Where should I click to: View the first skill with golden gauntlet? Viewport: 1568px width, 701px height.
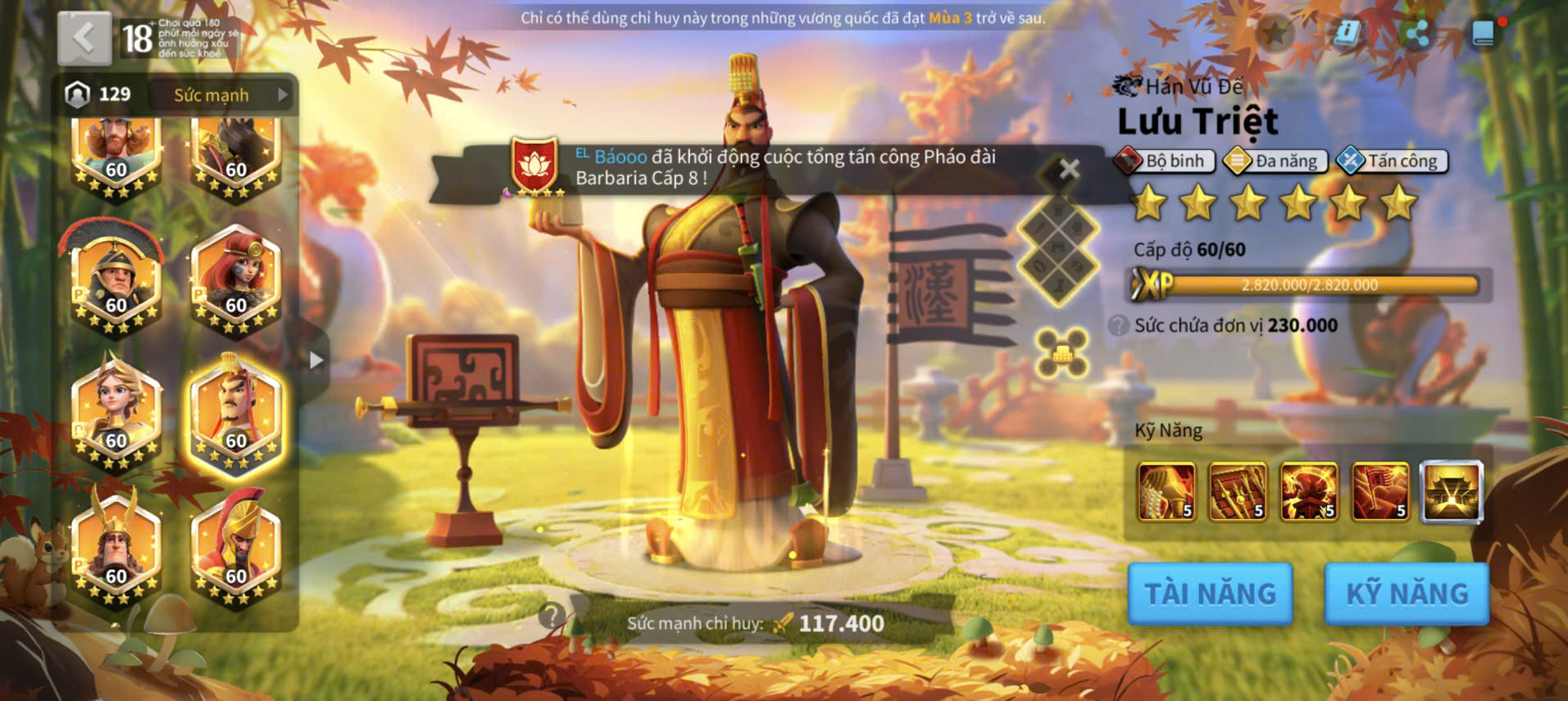1166,492
